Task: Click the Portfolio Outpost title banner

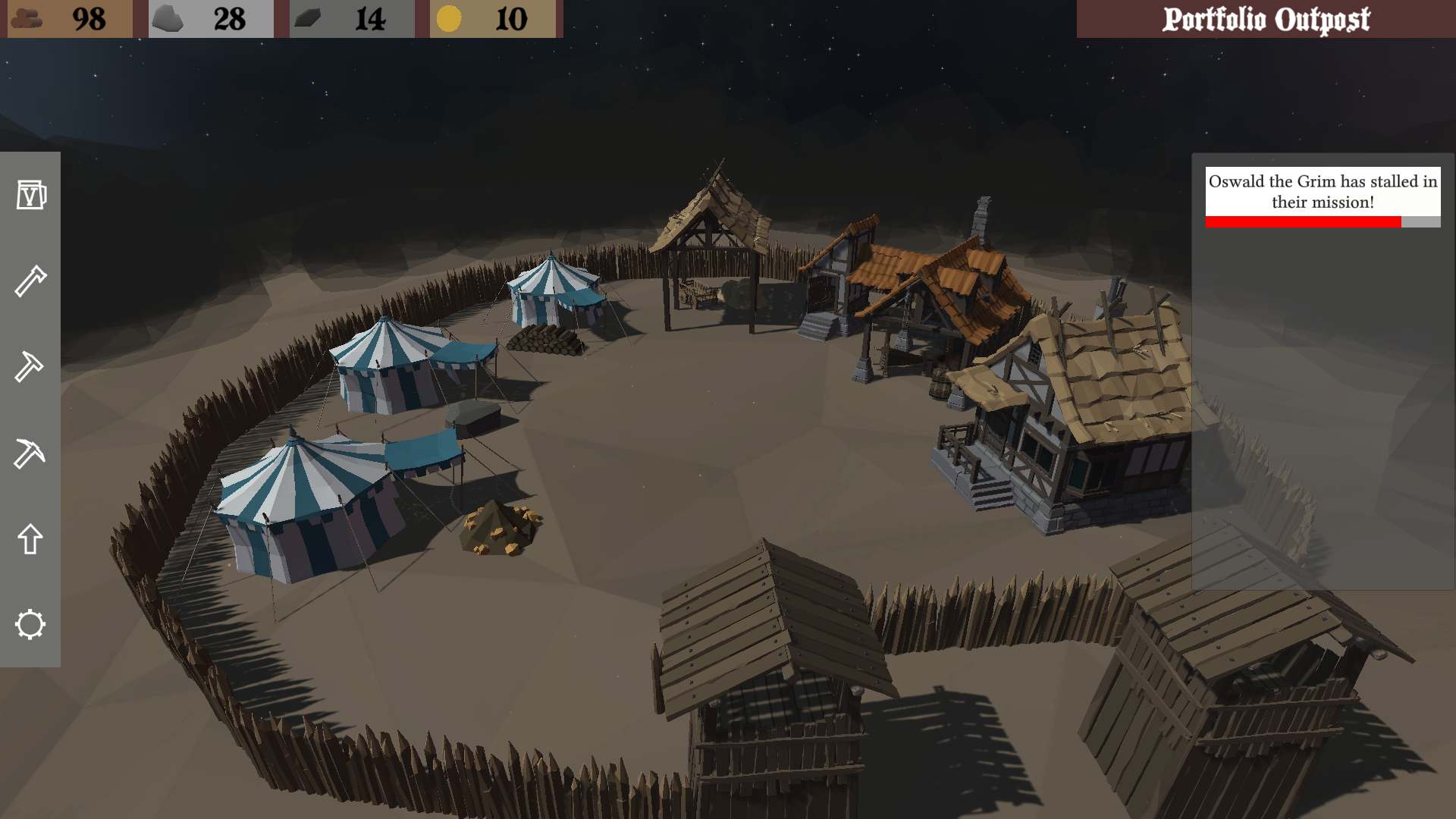Action: [1266, 19]
